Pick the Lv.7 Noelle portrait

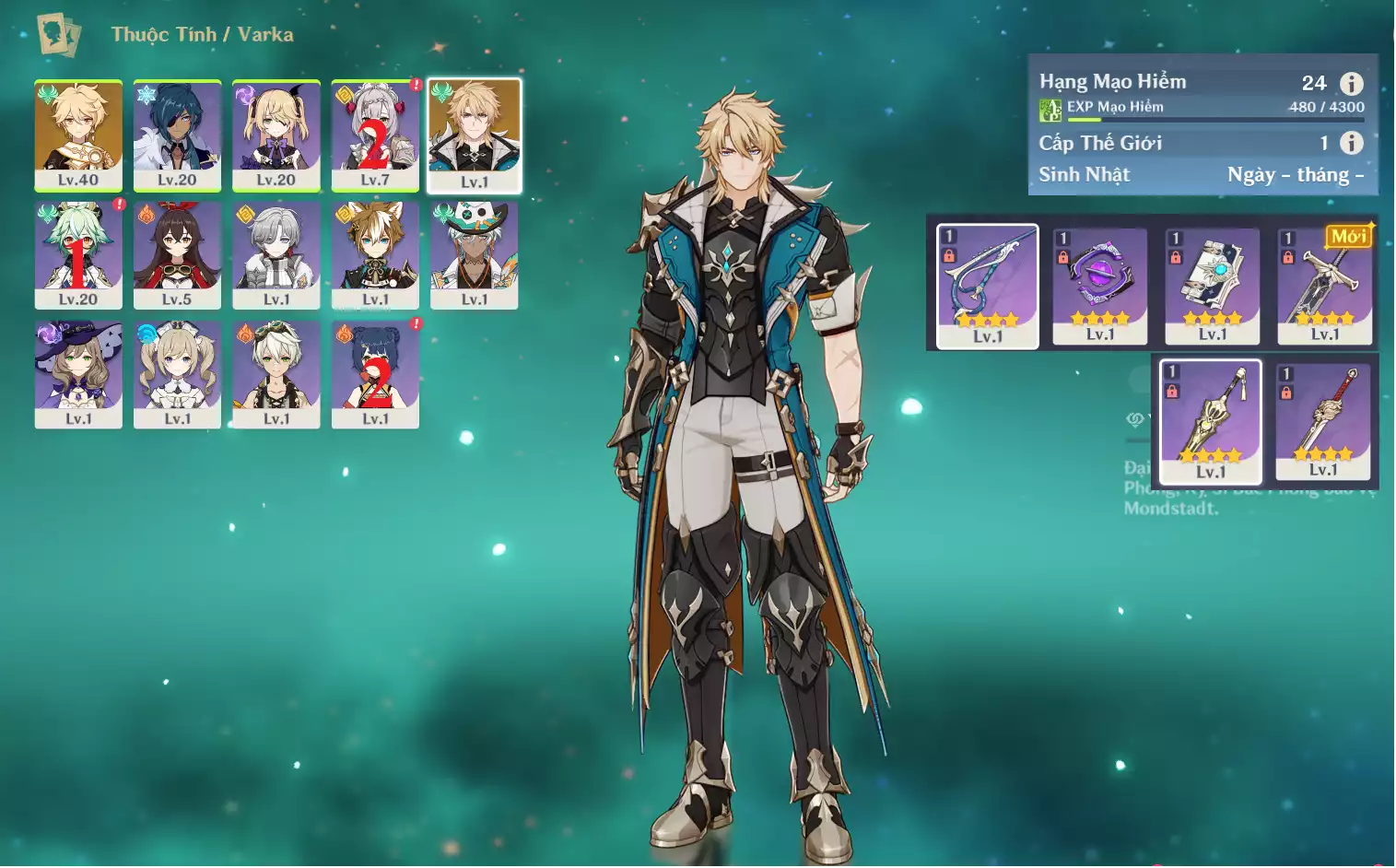[x=375, y=135]
